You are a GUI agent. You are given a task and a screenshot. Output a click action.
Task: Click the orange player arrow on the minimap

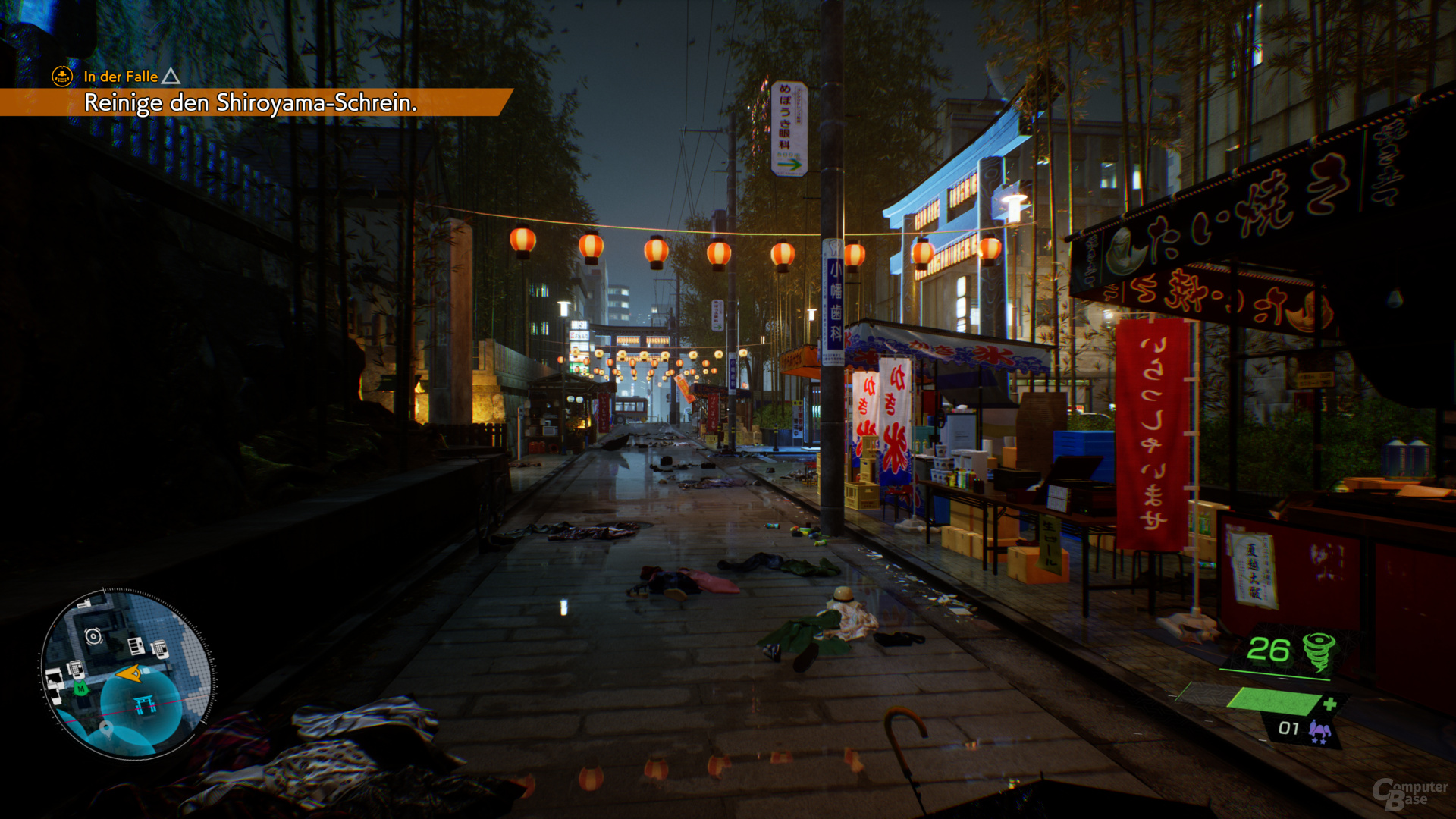129,673
